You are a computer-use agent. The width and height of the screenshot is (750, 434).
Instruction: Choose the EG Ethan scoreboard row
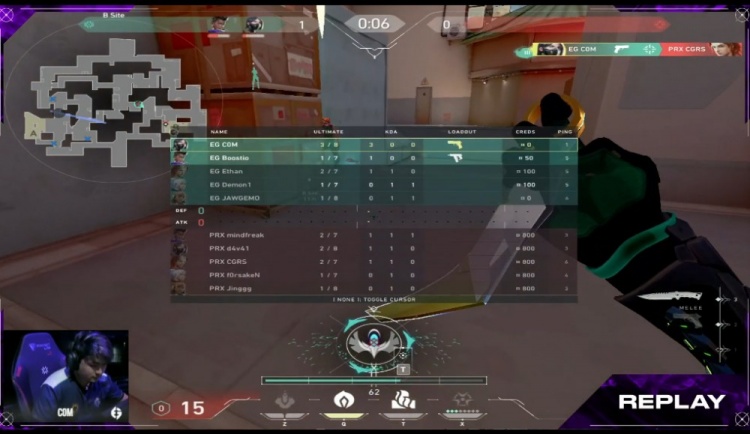[x=375, y=171]
